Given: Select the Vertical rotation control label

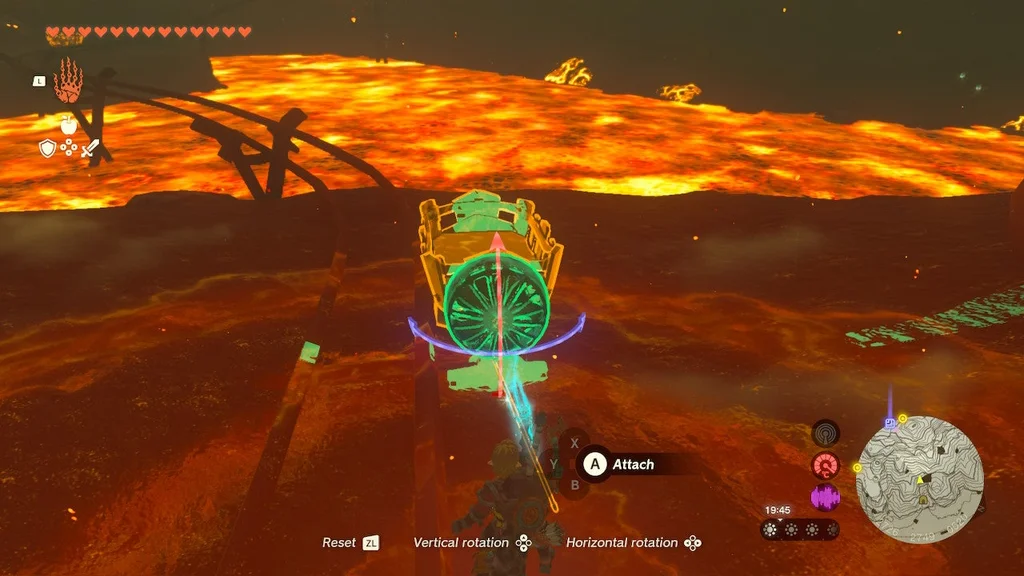Looking at the screenshot, I should (x=461, y=543).
